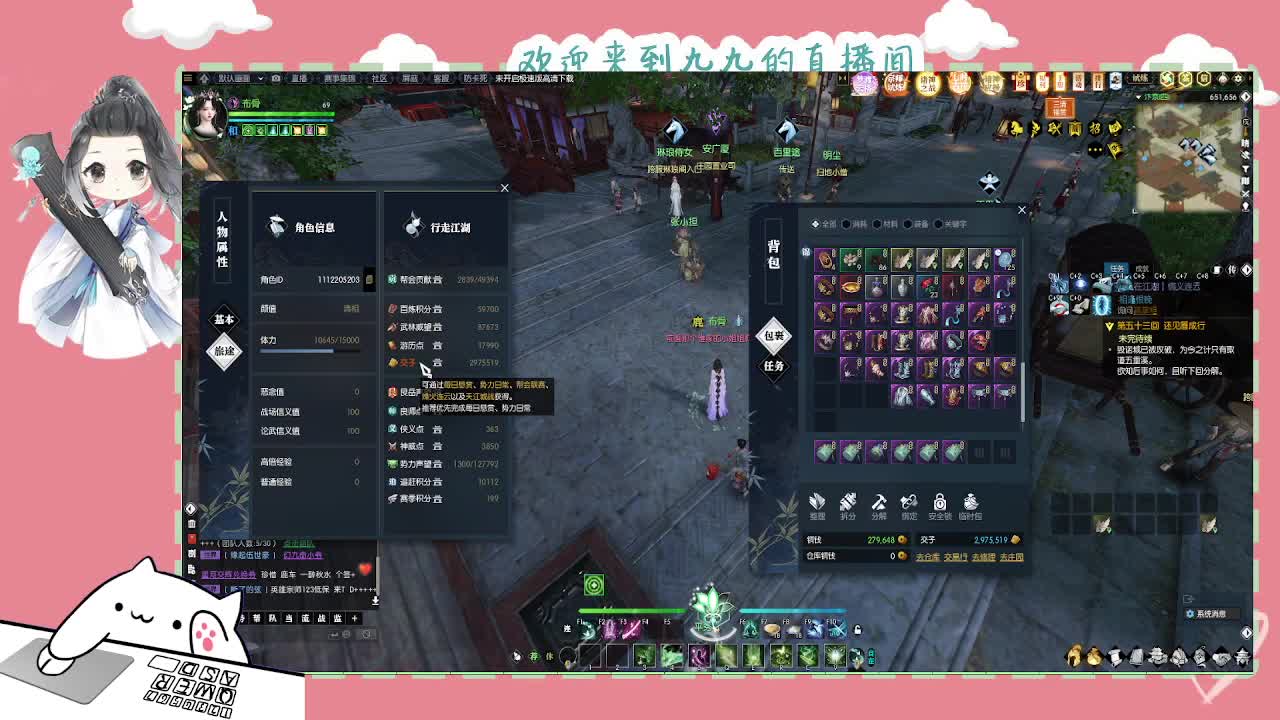Click the 拆分 item split icon
Image resolution: width=1280 pixels, height=720 pixels.
tap(848, 501)
